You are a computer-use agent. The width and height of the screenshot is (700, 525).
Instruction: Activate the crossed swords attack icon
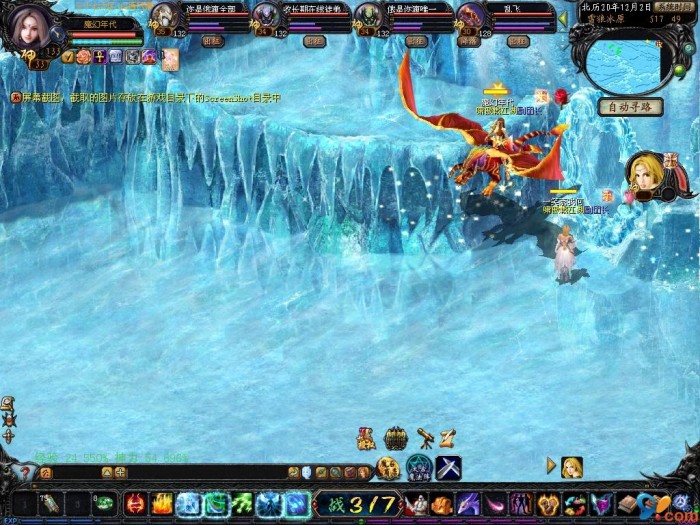(448, 467)
